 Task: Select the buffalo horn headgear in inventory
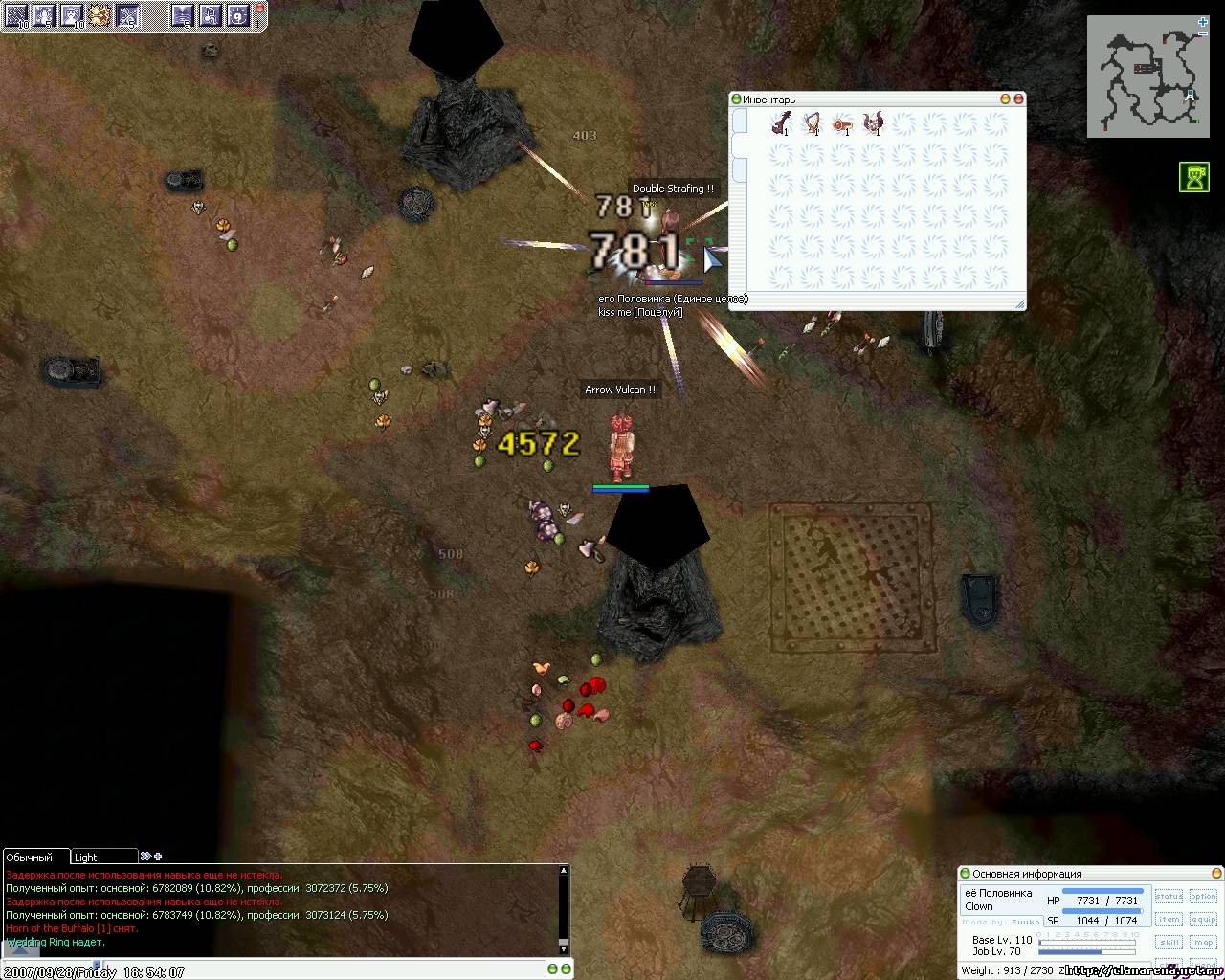click(x=873, y=123)
